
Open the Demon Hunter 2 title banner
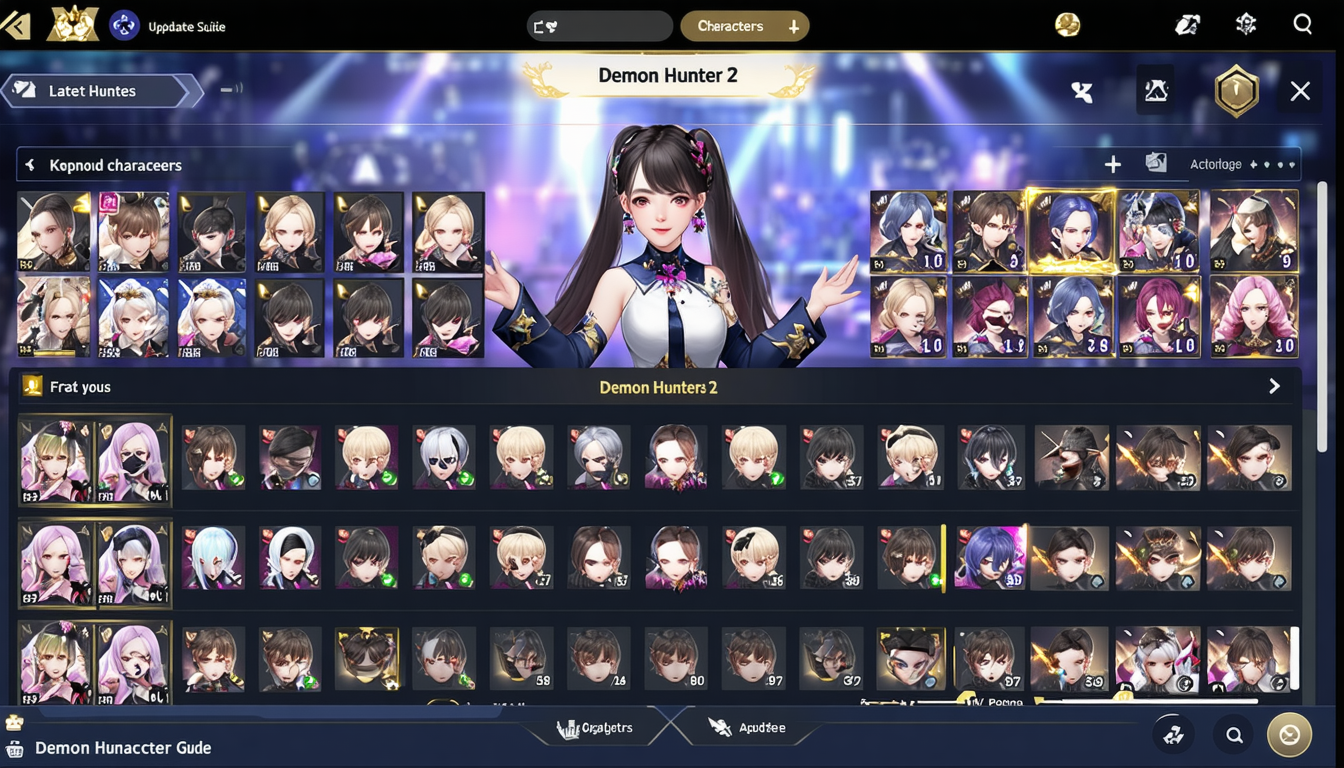(x=667, y=76)
